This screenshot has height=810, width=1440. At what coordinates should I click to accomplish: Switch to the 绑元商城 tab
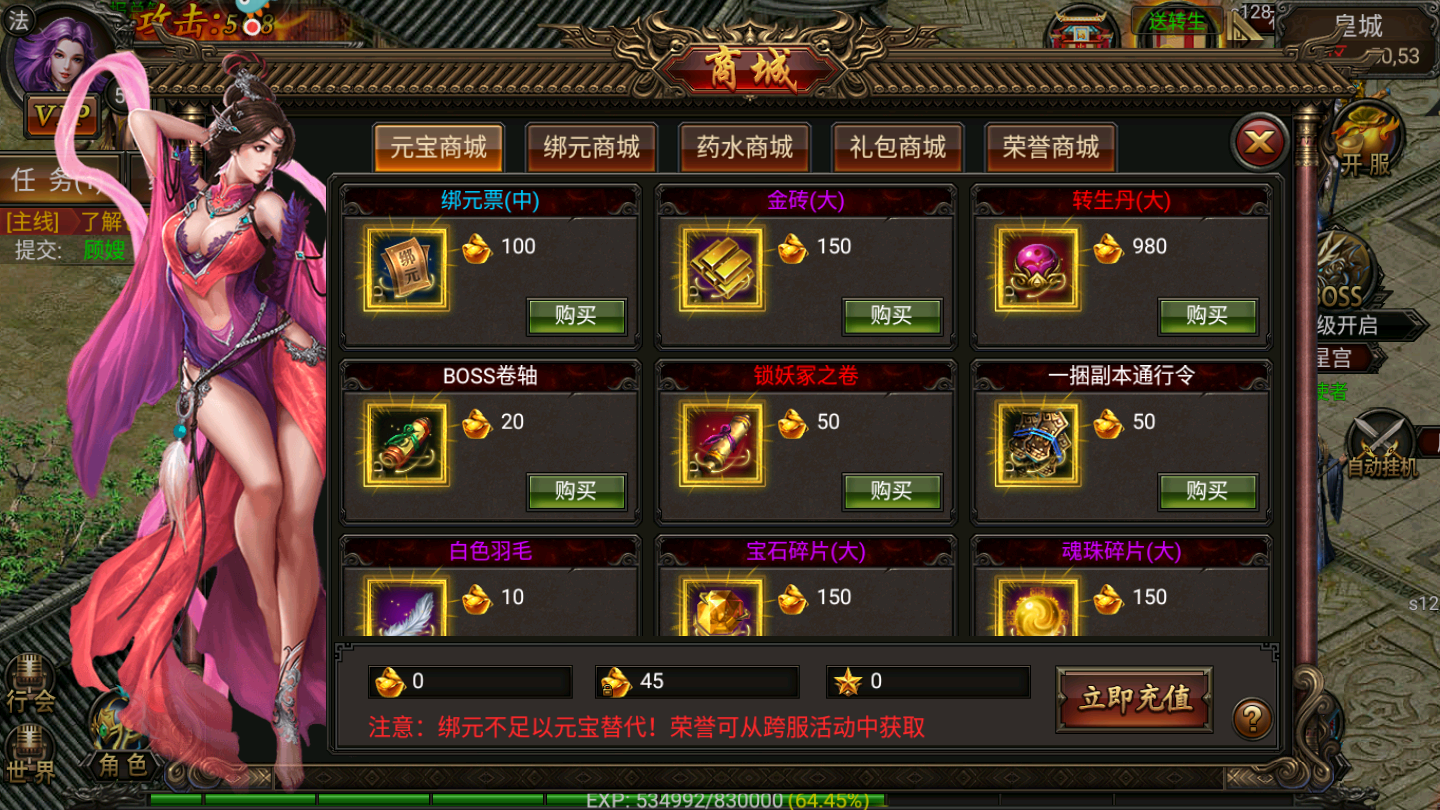click(x=591, y=147)
